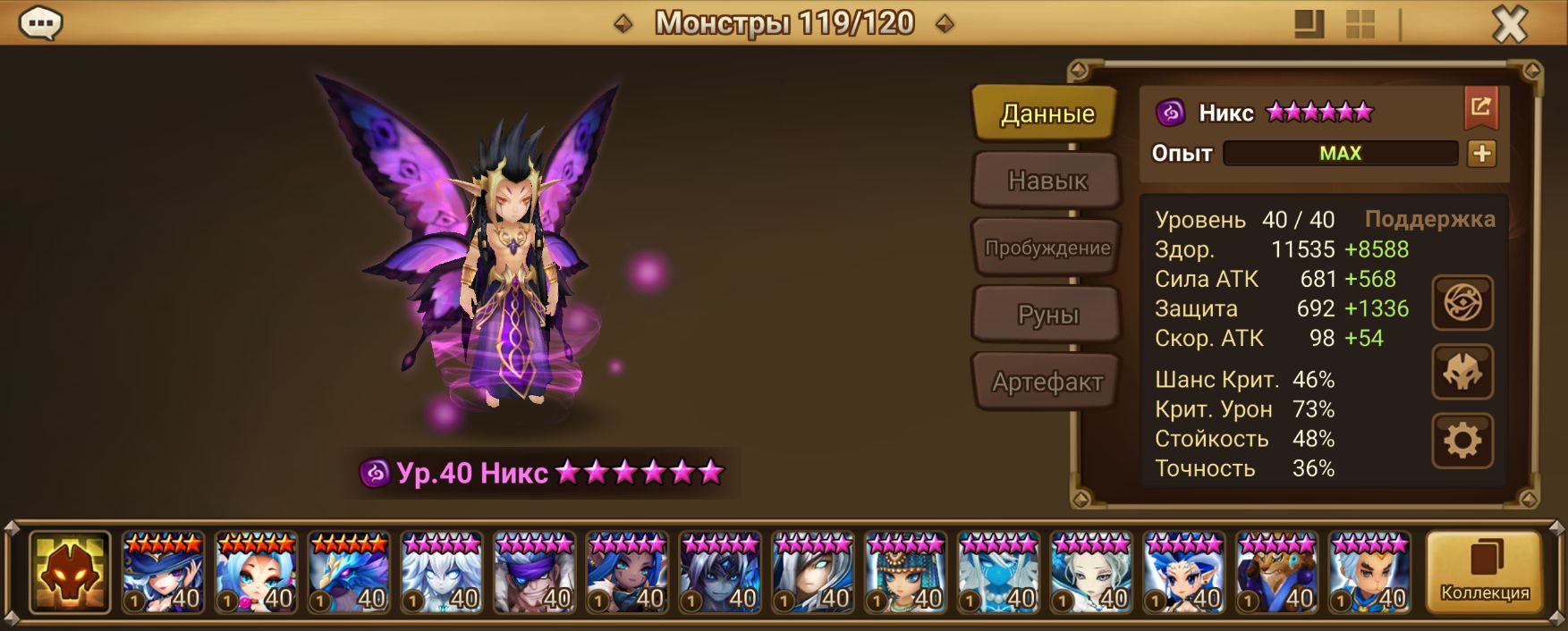Open the Артефакт tab
Image resolution: width=1568 pixels, height=631 pixels.
(x=1047, y=382)
